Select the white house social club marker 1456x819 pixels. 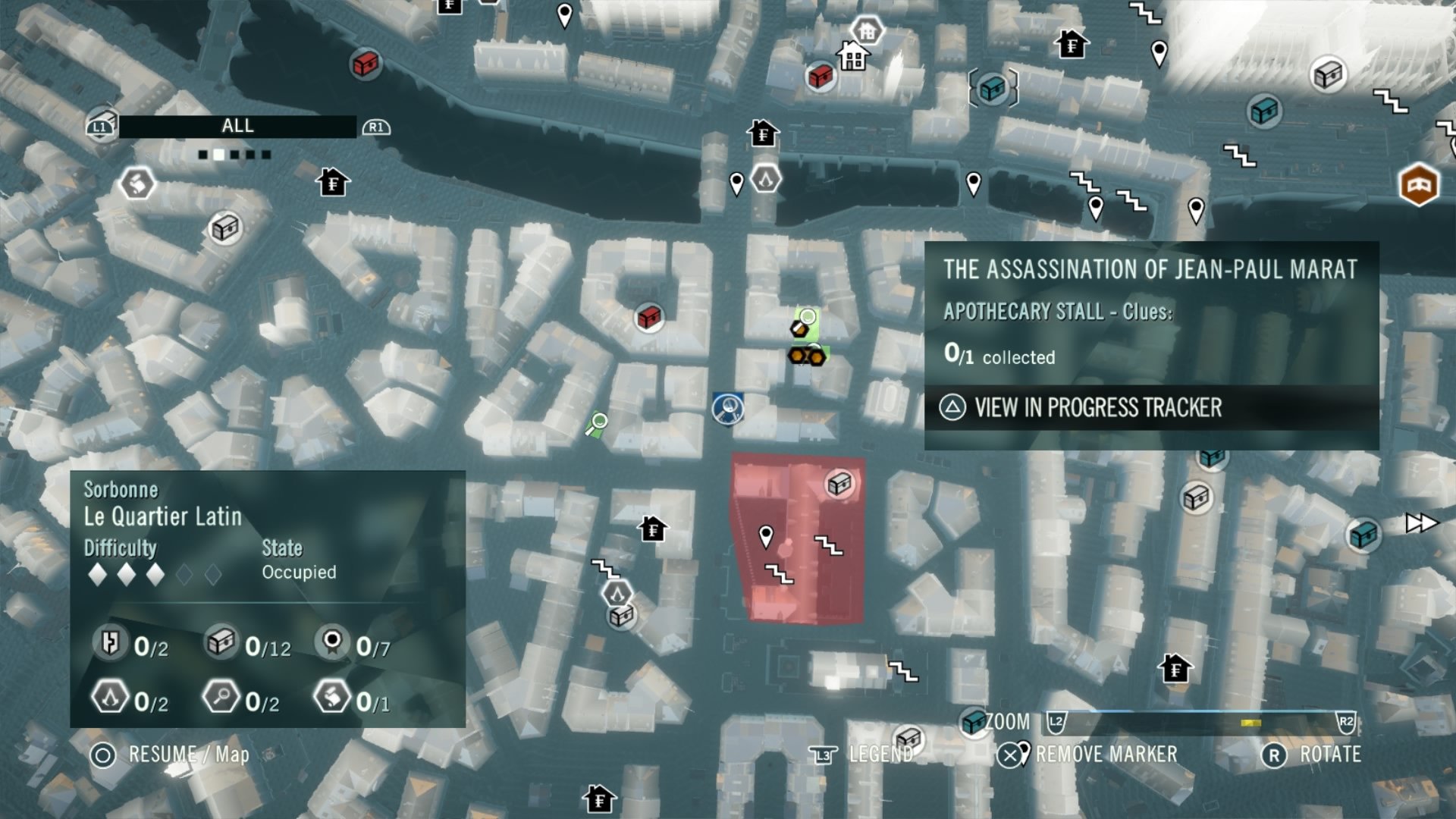(x=853, y=56)
